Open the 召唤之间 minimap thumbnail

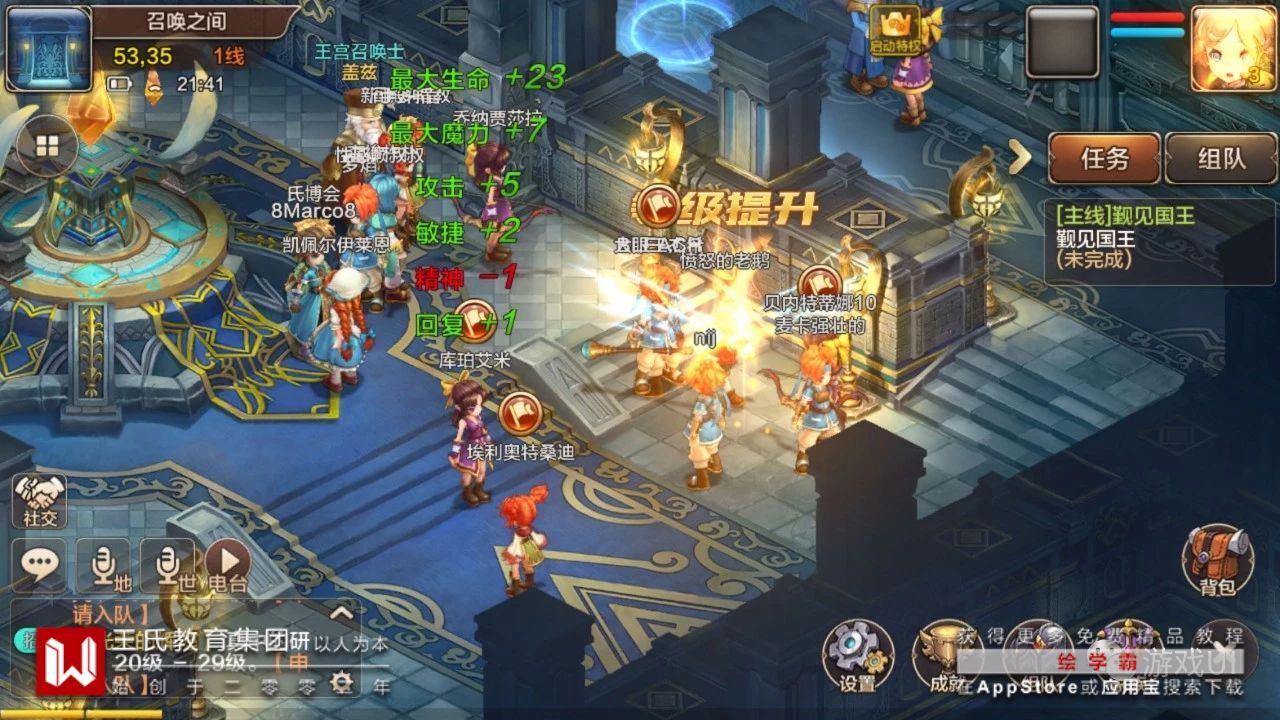click(x=48, y=48)
